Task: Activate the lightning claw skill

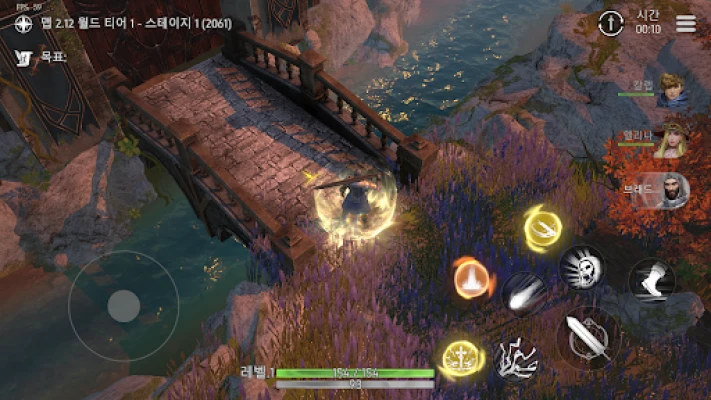Action: pyautogui.click(x=517, y=358)
